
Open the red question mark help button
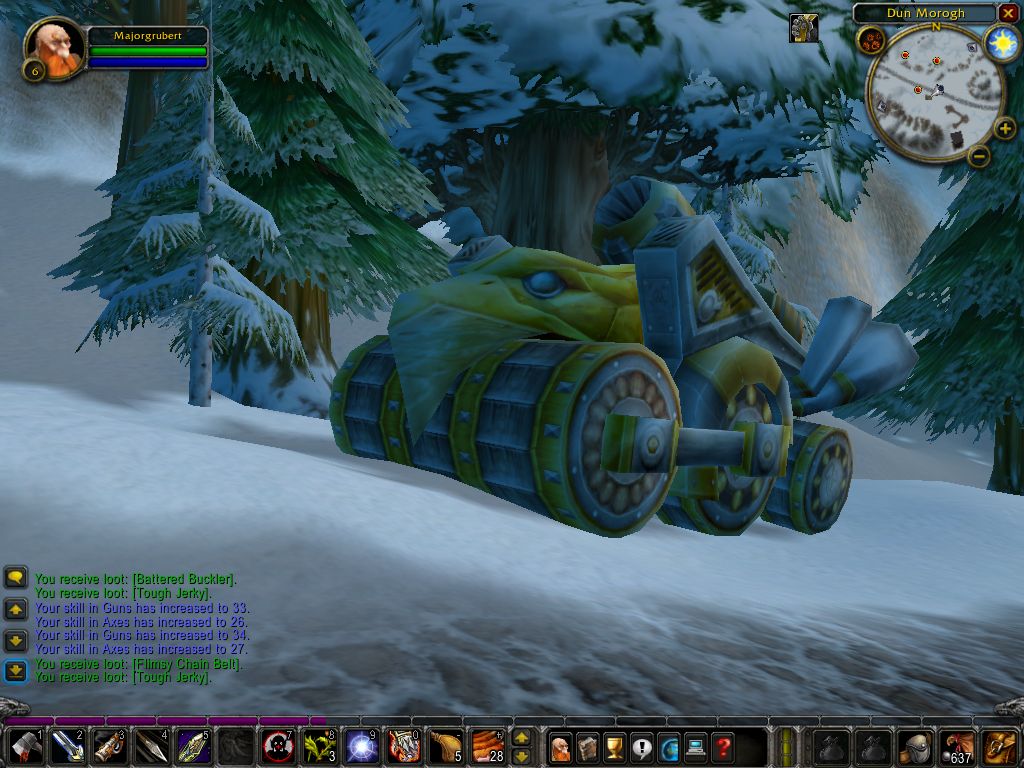(x=722, y=746)
